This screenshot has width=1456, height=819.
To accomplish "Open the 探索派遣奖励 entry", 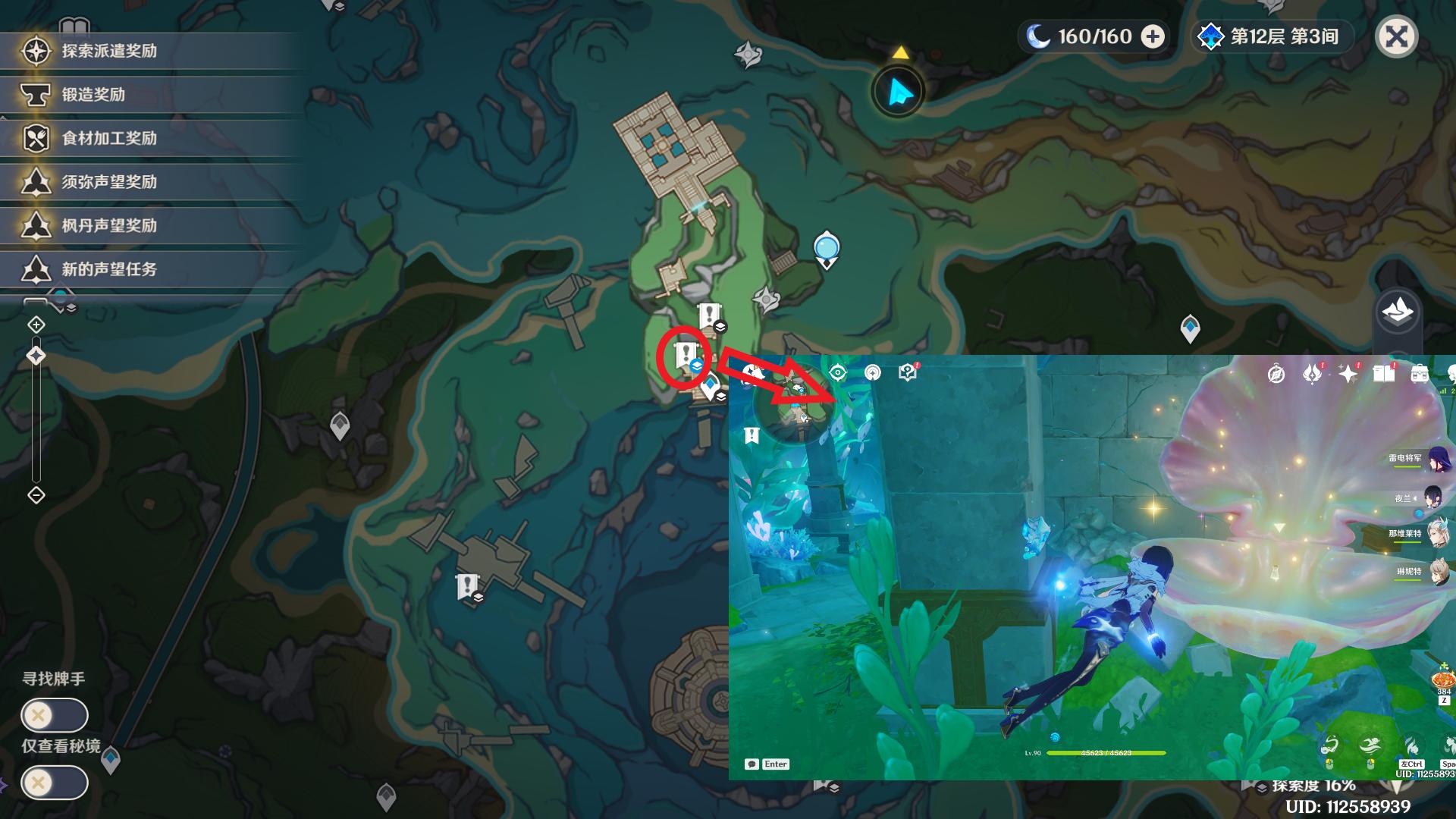I will click(109, 51).
